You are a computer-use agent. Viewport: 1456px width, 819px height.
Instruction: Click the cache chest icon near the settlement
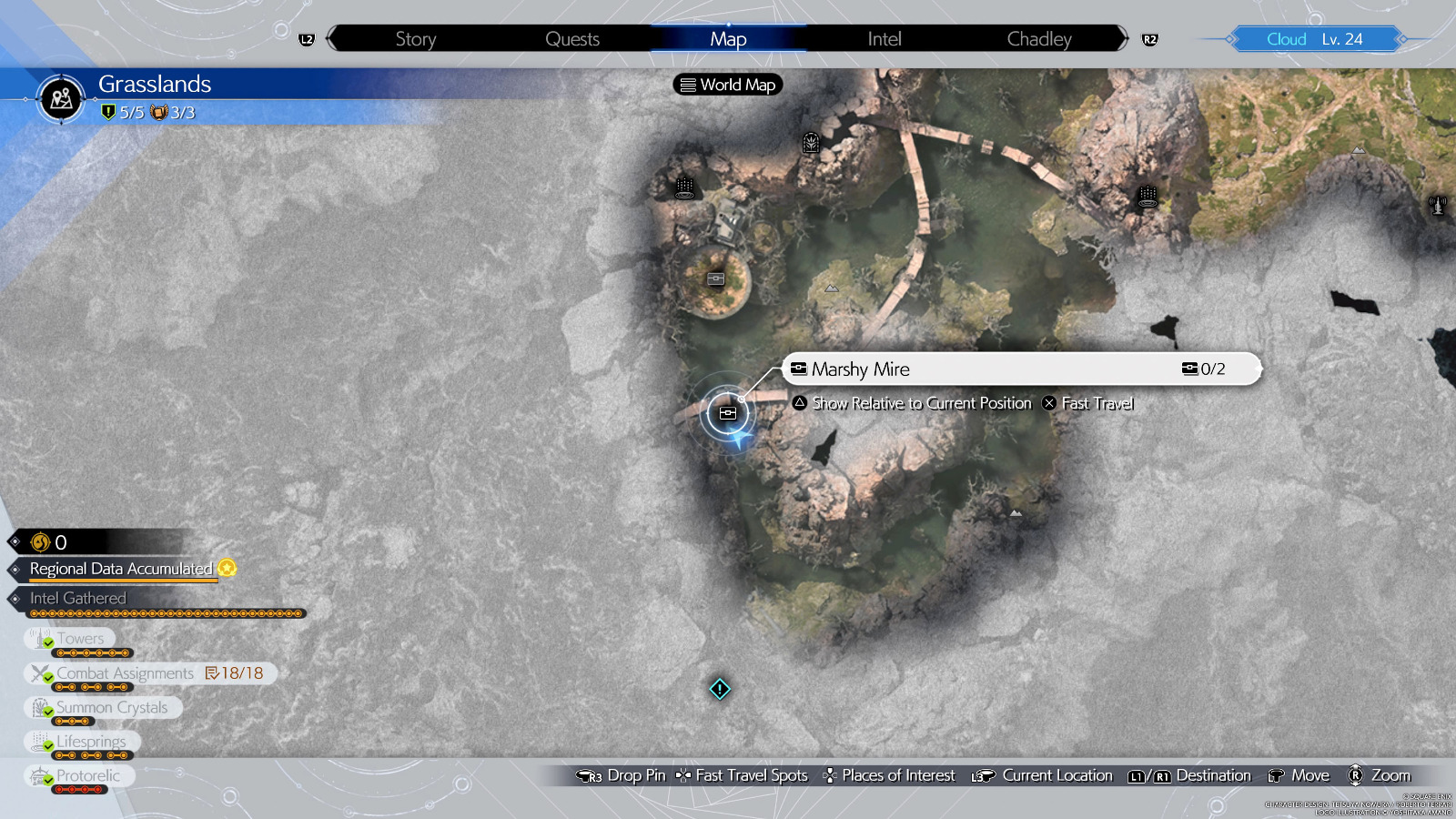coord(718,279)
